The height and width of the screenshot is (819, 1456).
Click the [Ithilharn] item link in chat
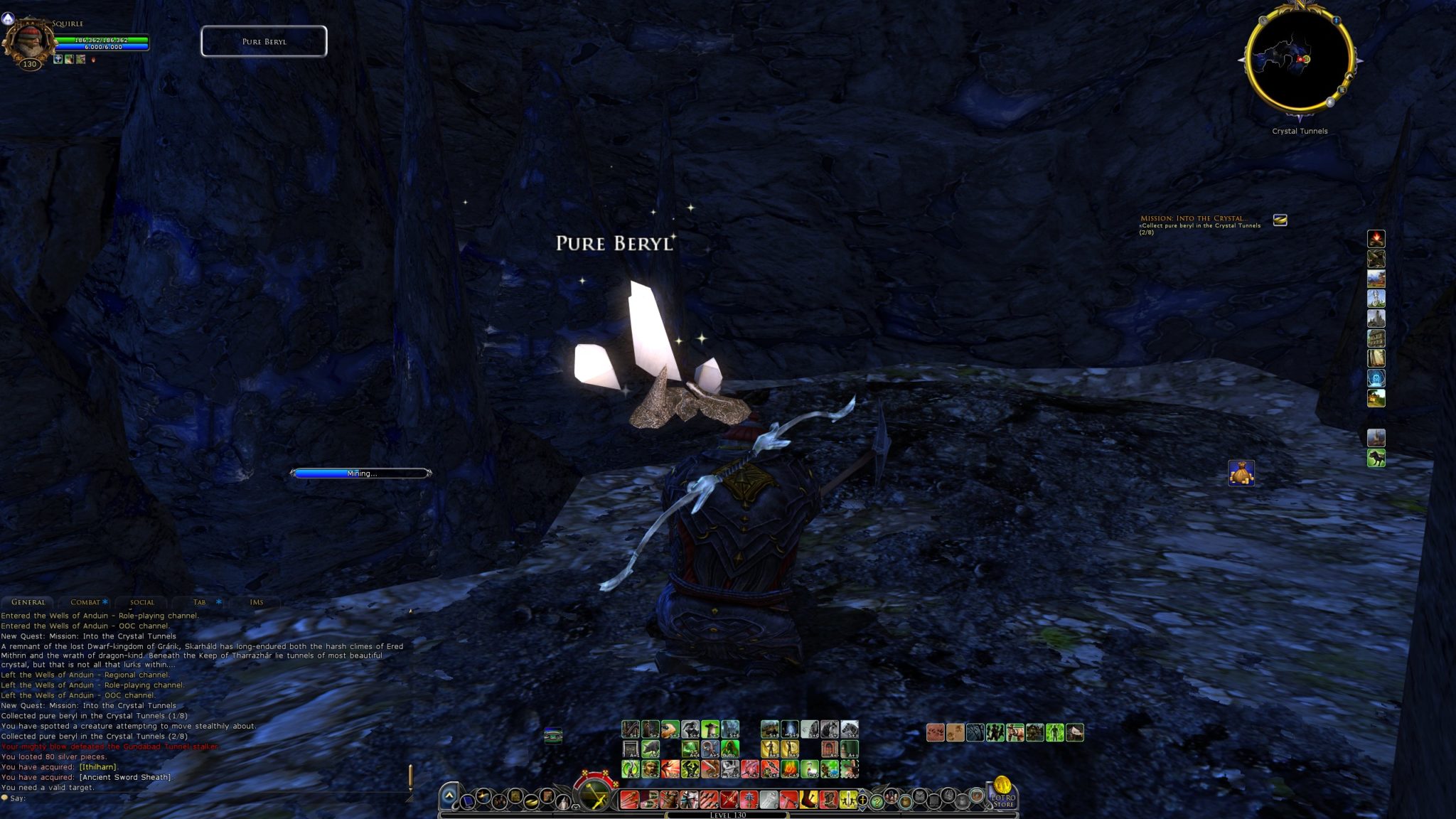97,767
